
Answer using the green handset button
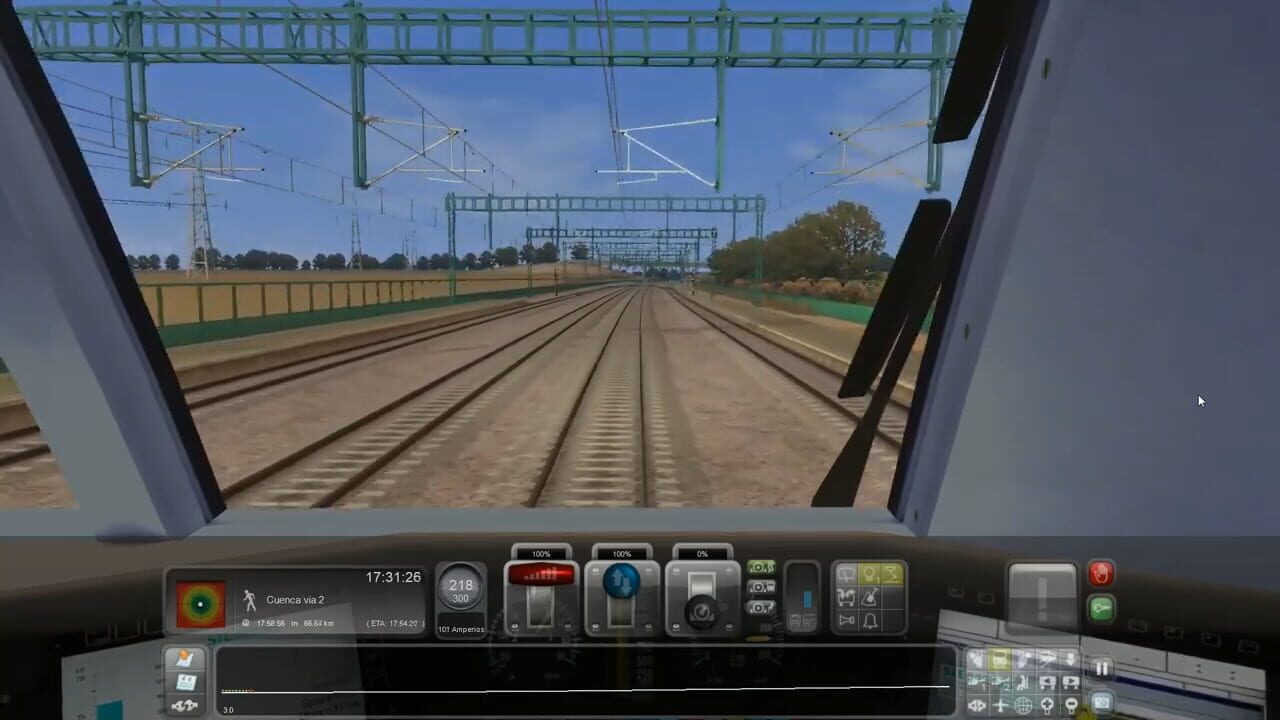[x=1102, y=606]
